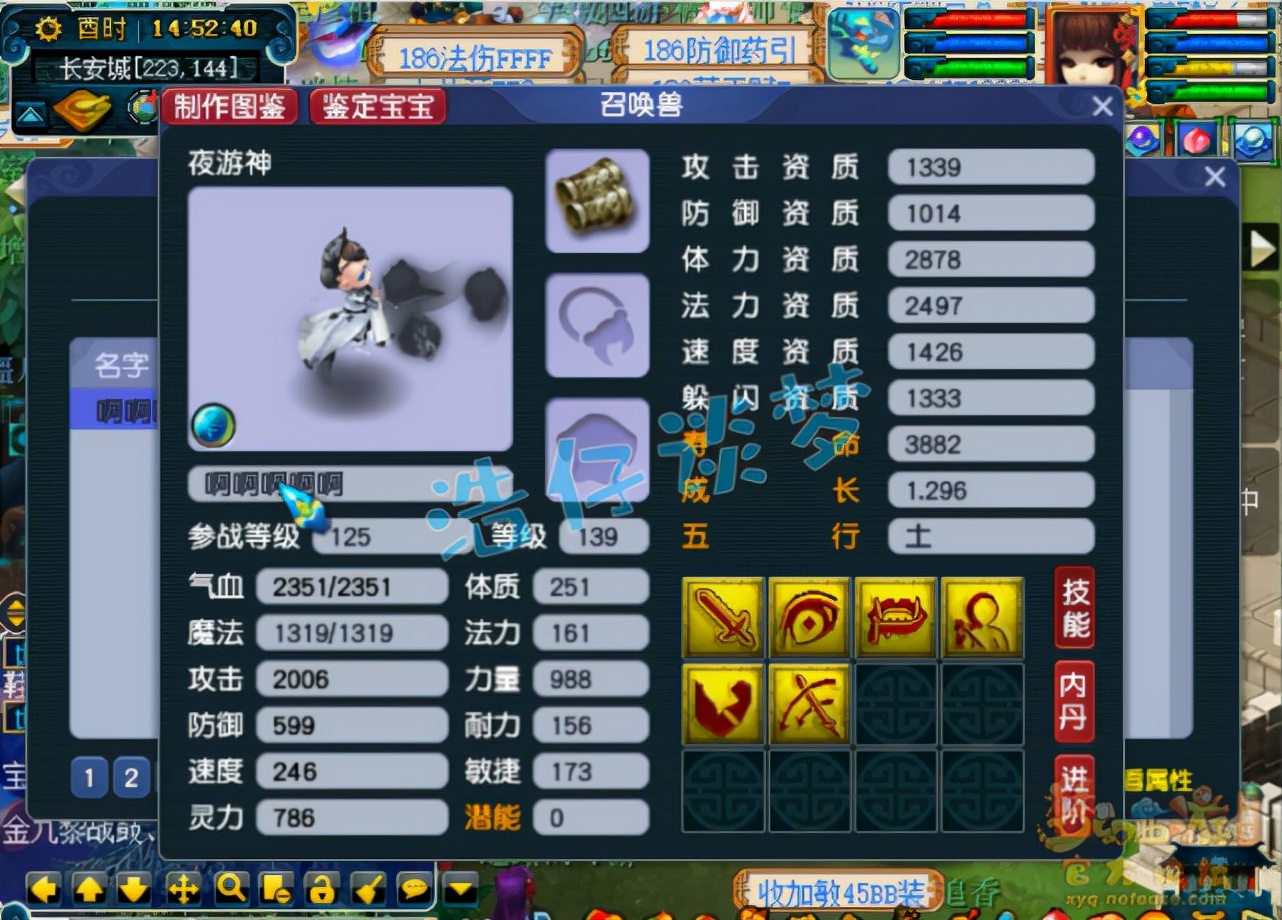Open the eye-shaped skill in the skill grid
This screenshot has height=920, width=1282.
809,617
